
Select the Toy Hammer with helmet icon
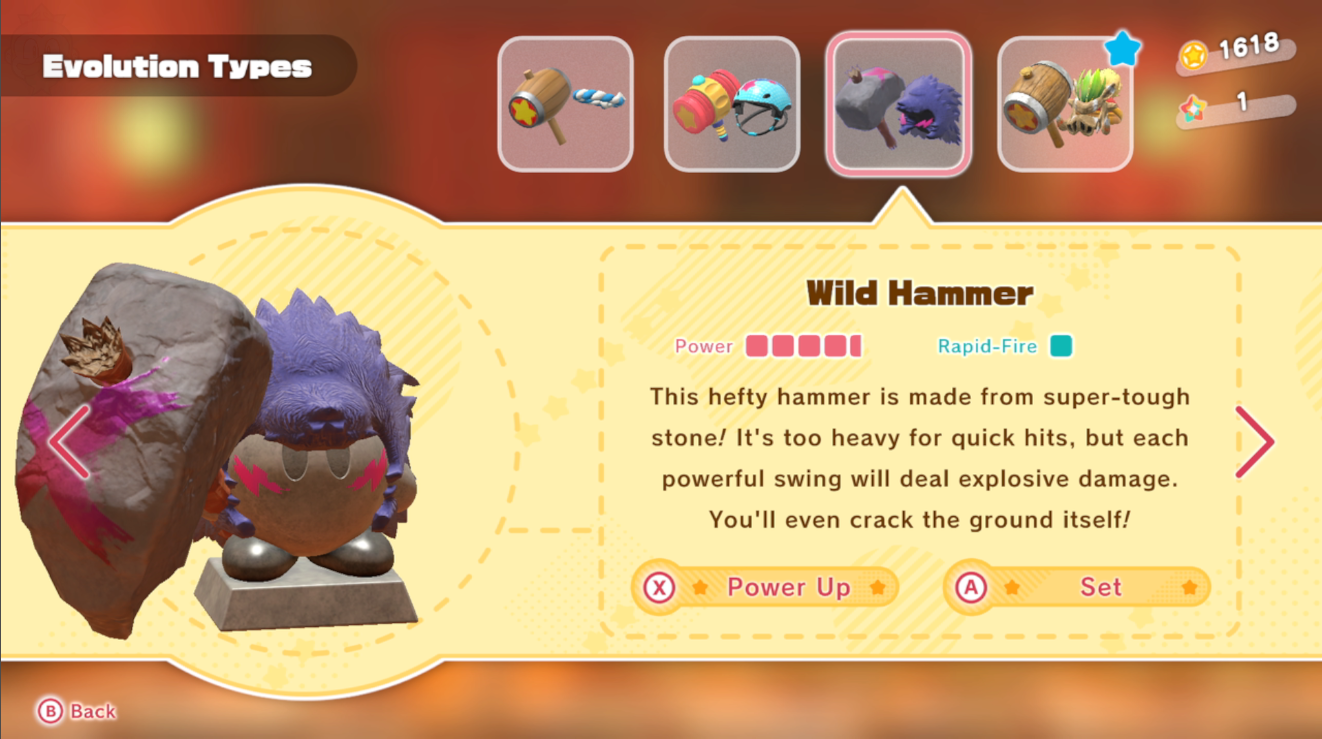pos(731,103)
